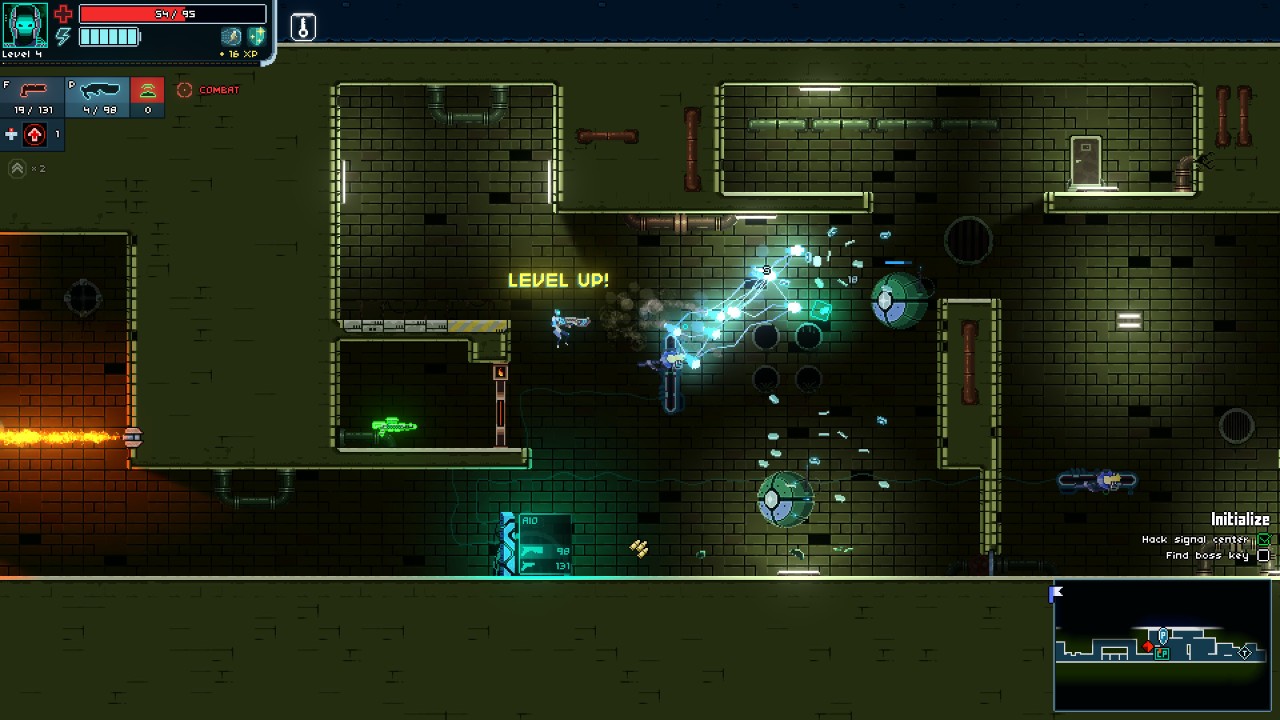Select the blue shotgun weapon slot

tap(98, 96)
